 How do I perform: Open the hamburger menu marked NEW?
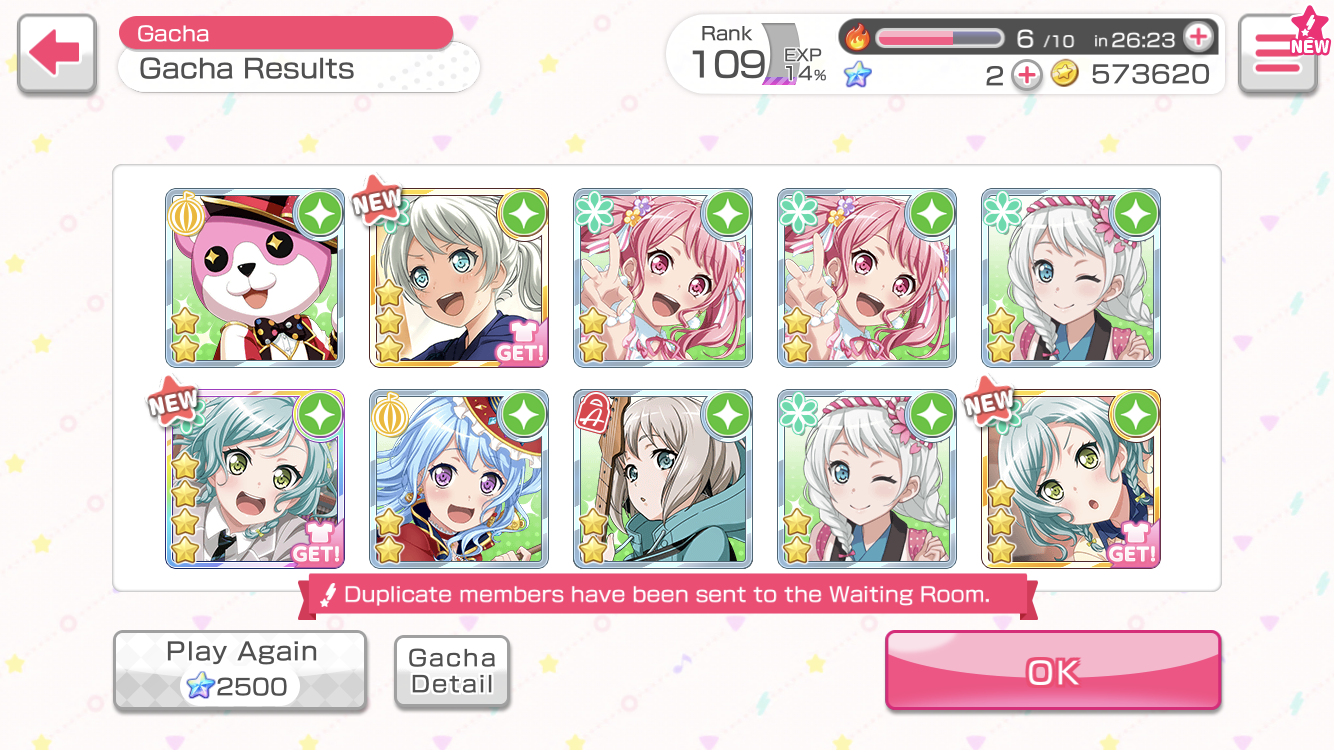(1277, 54)
